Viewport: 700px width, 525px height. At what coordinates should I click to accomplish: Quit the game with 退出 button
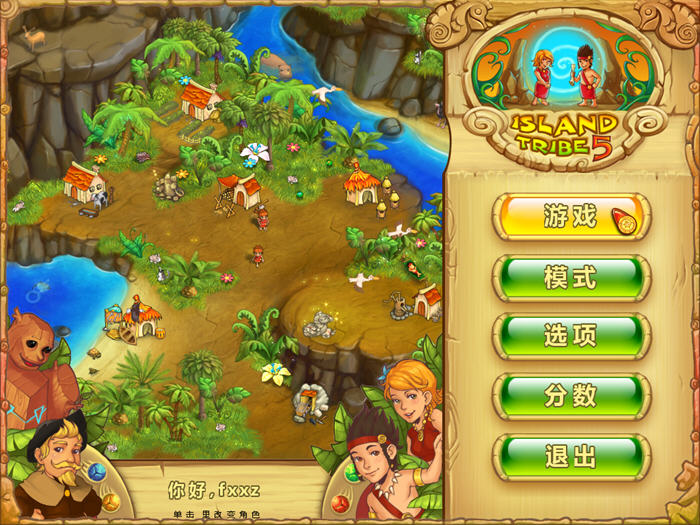coord(570,457)
